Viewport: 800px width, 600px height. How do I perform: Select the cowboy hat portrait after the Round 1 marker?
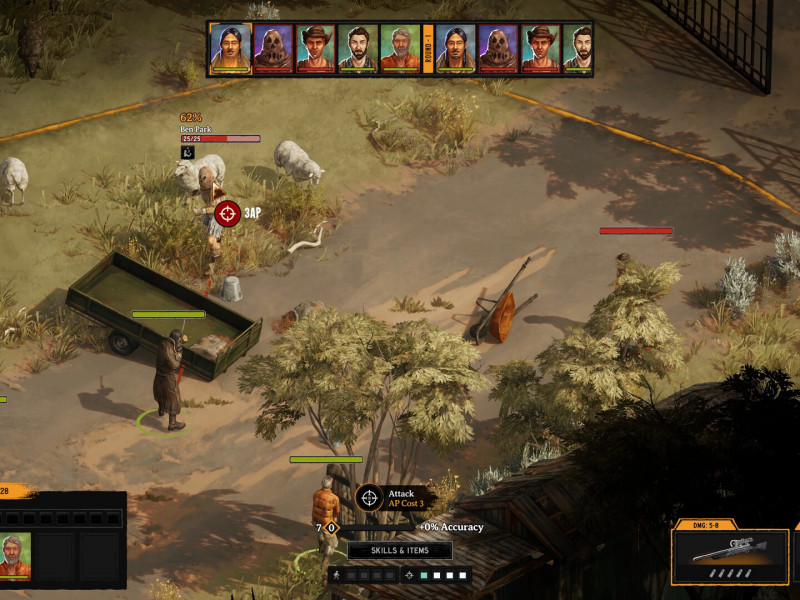540,49
